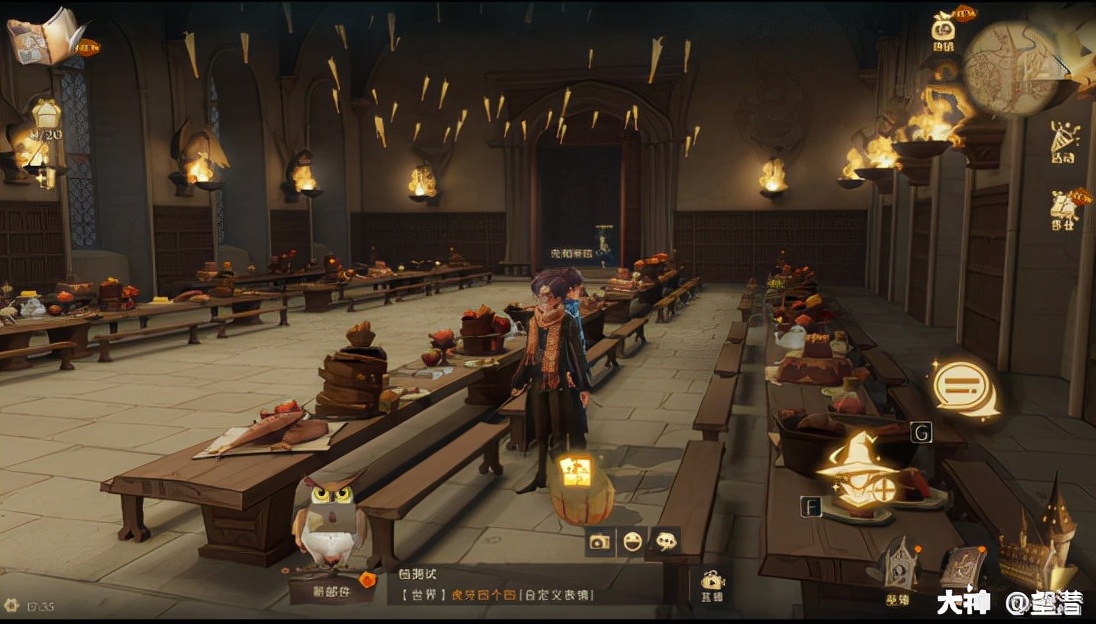Open the live stream fish icon
Image resolution: width=1096 pixels, height=624 pixels.
pyautogui.click(x=712, y=582)
